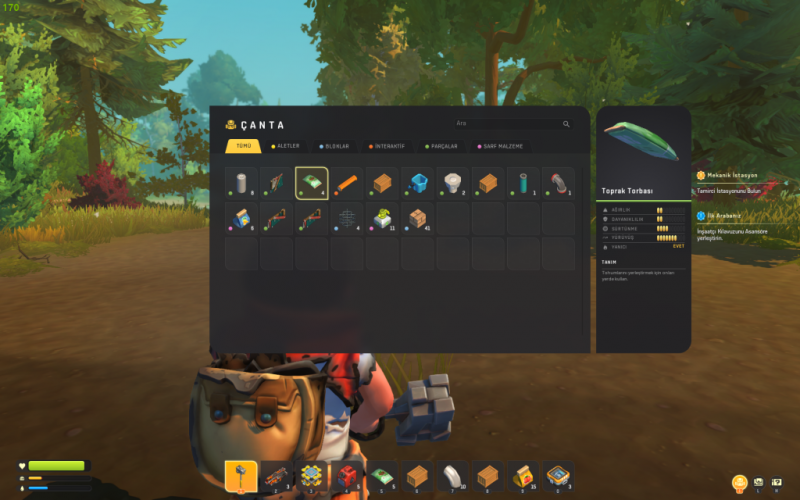The height and width of the screenshot is (500, 800).
Task: Switch to Sarf Malzeme tab
Action: coord(500,146)
